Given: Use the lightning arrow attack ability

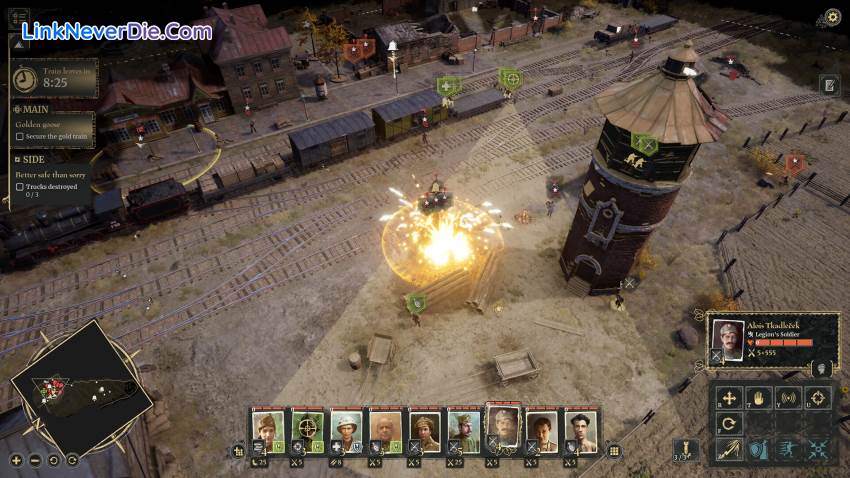Looking at the screenshot, I should click(729, 450).
